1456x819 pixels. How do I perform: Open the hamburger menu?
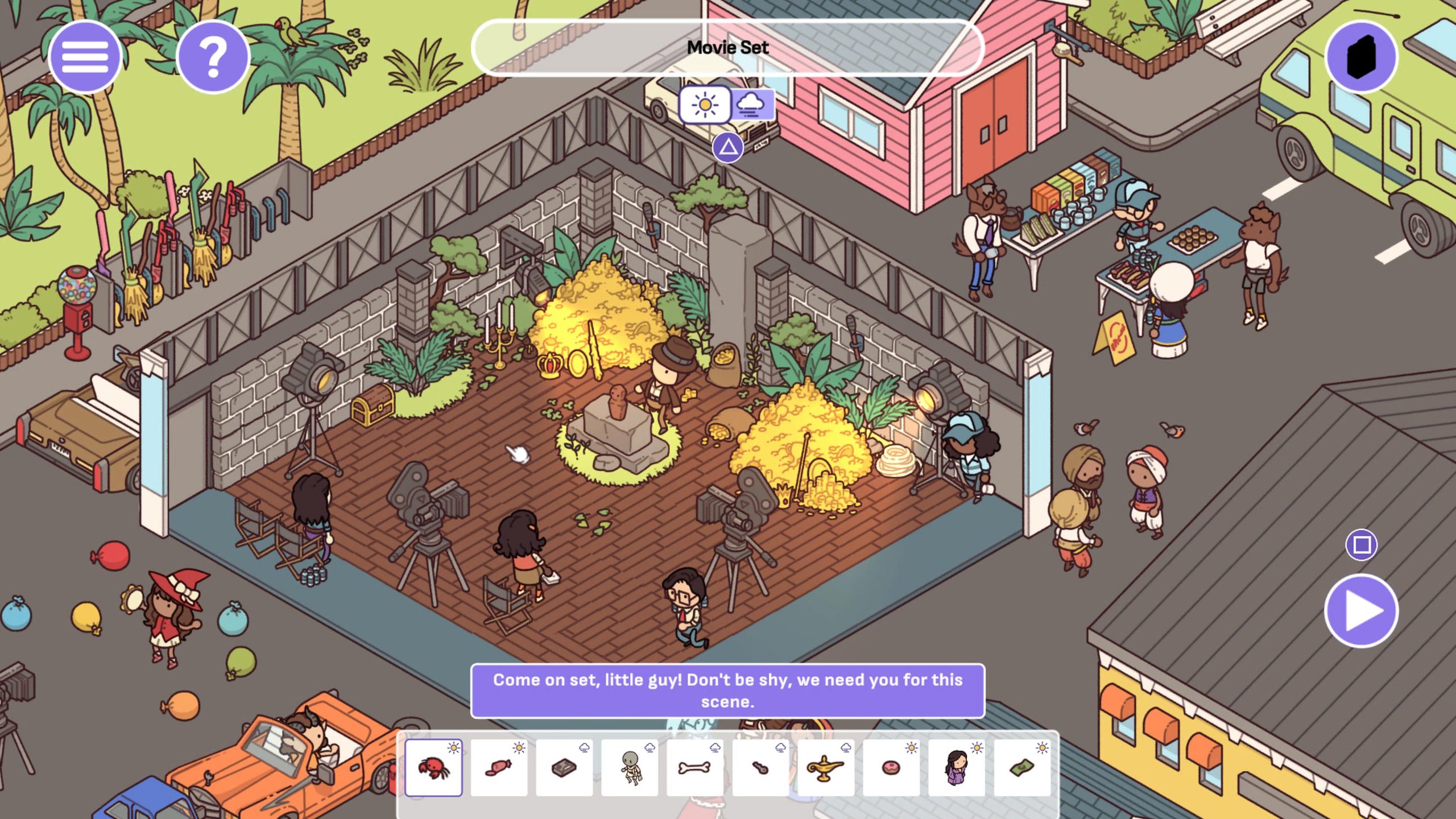[85, 57]
